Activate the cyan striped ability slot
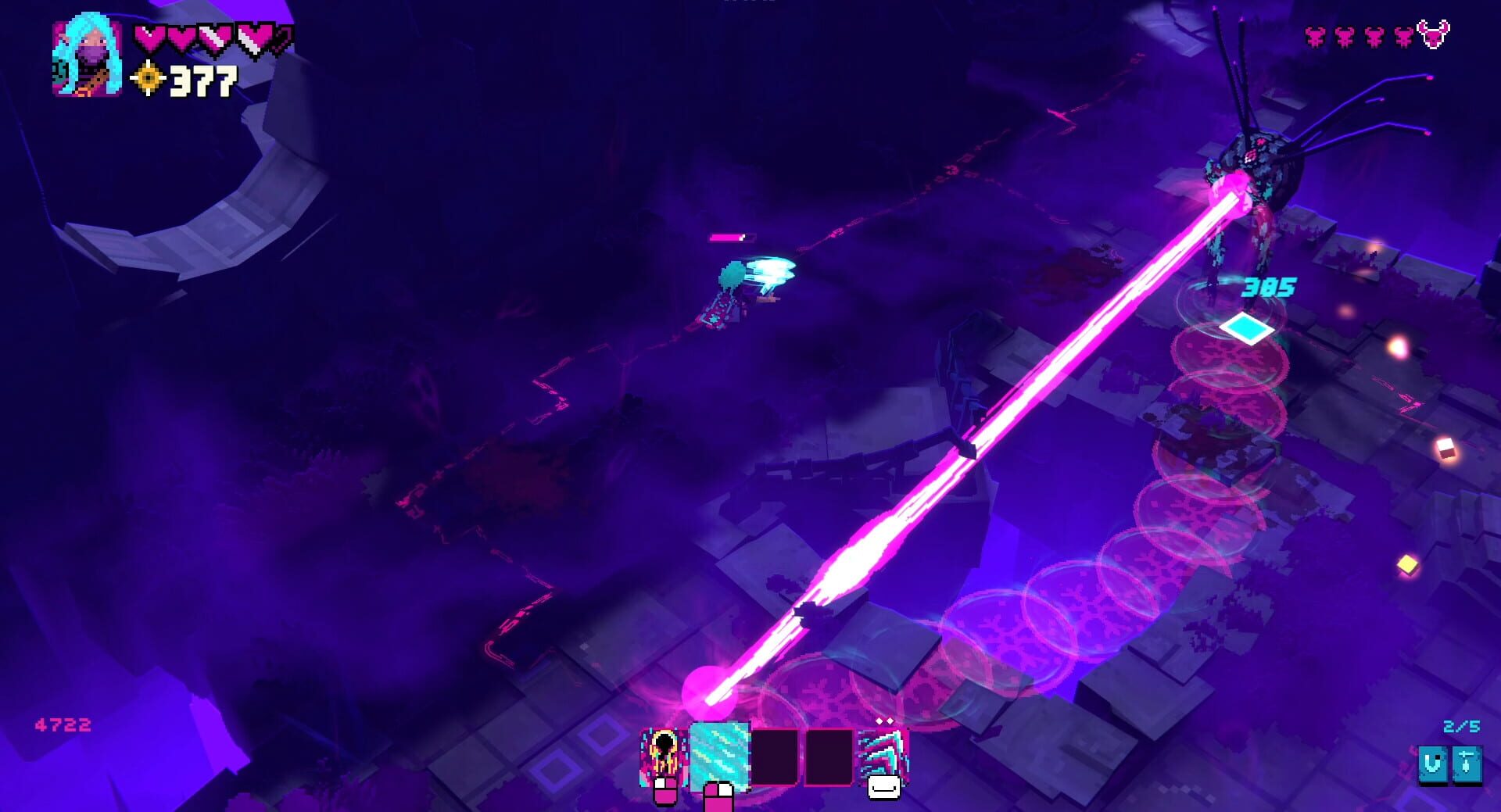Screen dimensions: 1501x812 point(719,756)
